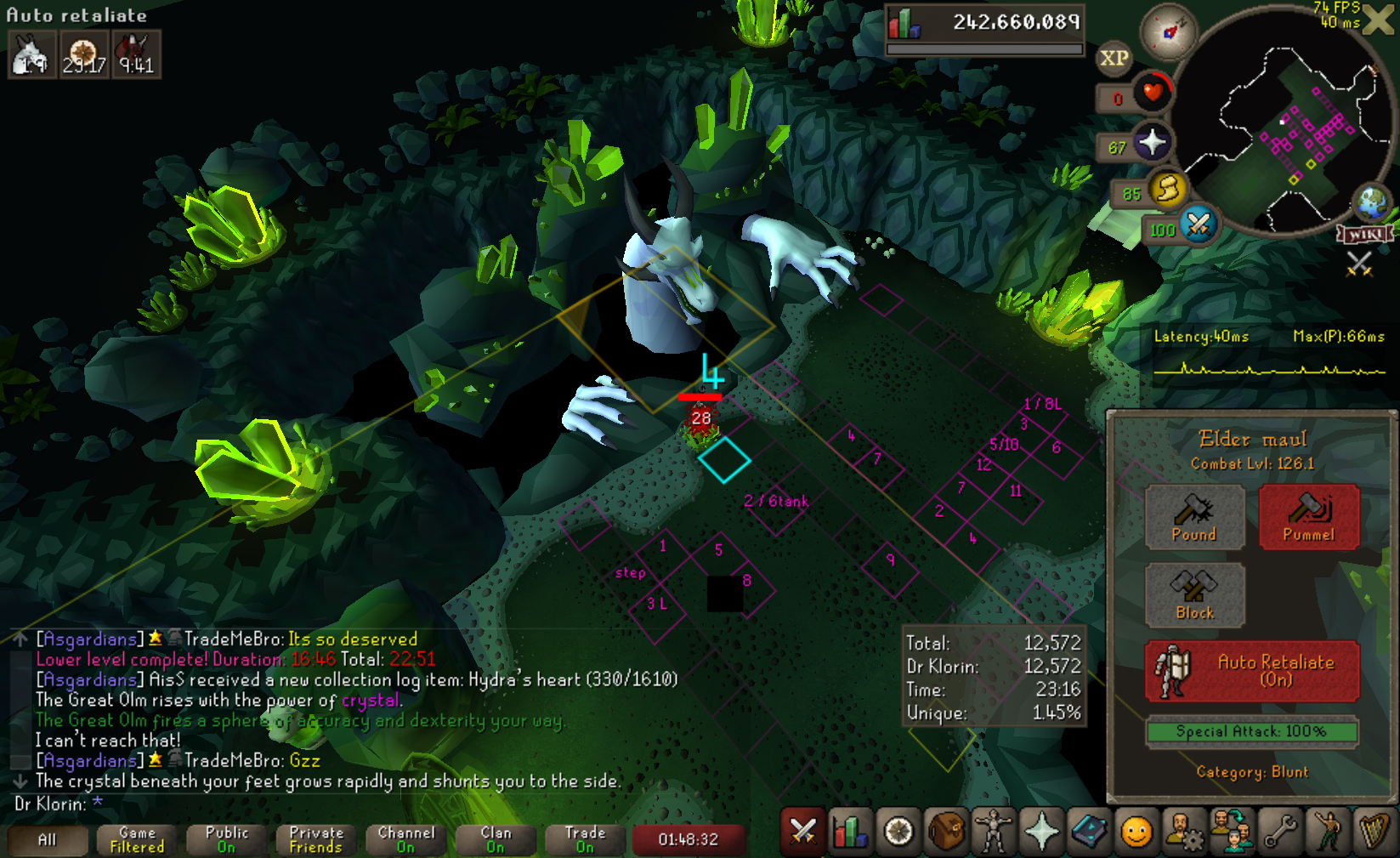This screenshot has width=1400, height=858.
Task: Select the Pound attack style
Action: coord(1194,517)
